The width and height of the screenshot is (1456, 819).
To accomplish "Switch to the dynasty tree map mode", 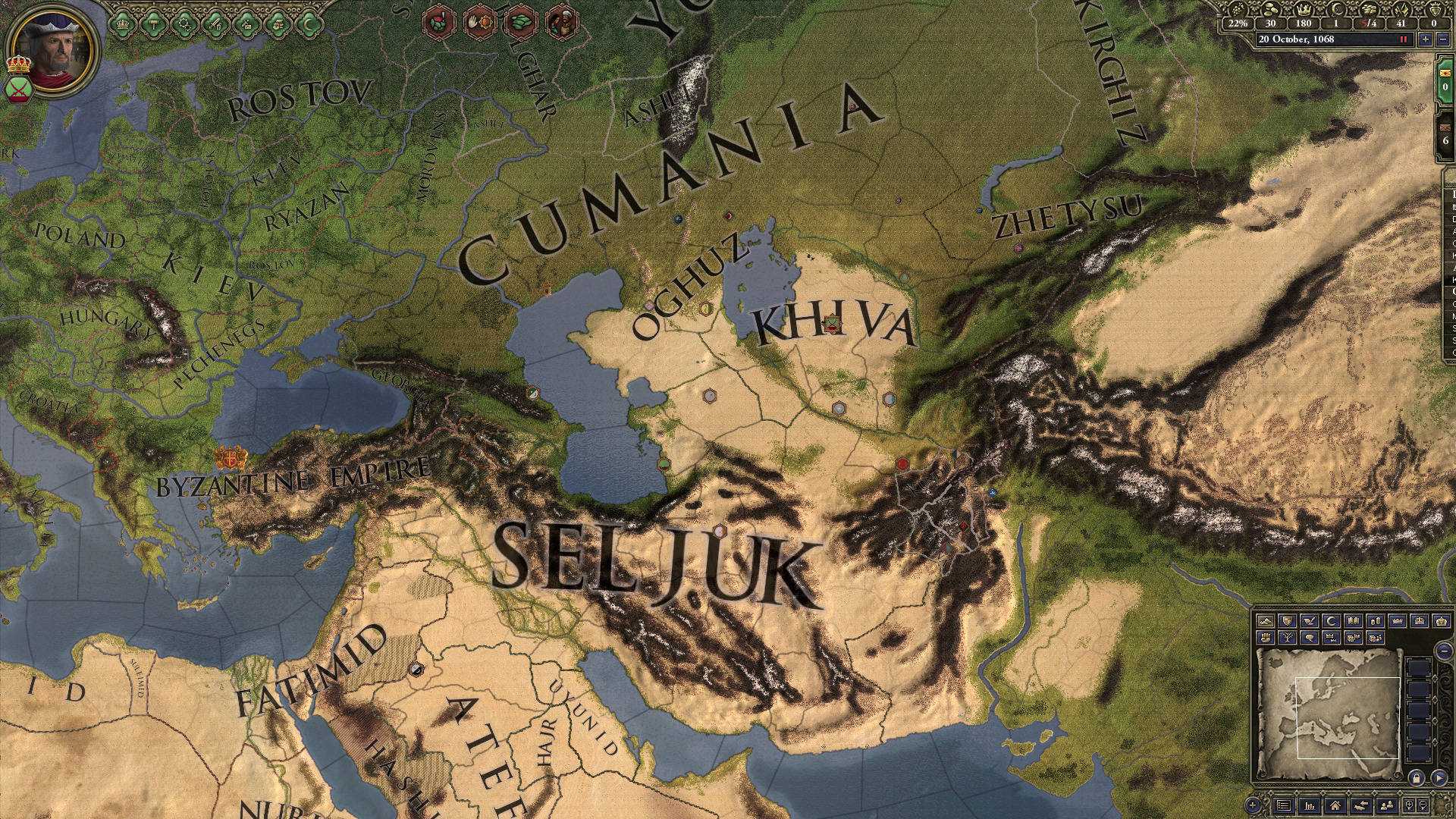I will (x=1289, y=639).
